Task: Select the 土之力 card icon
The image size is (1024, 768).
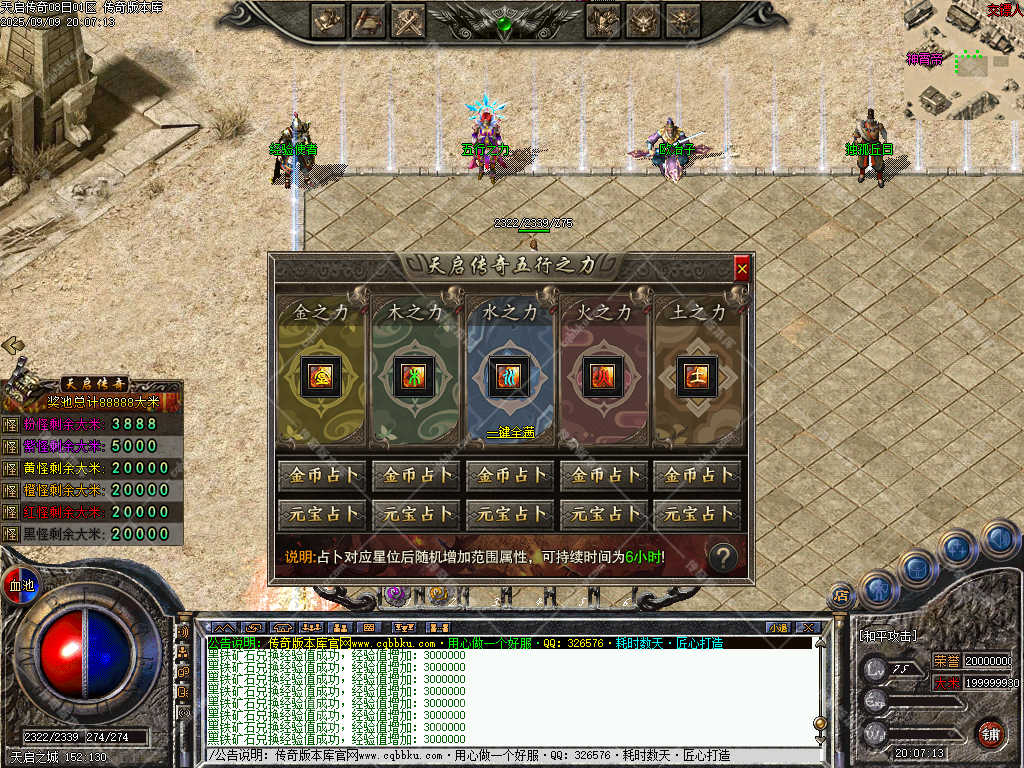Action: [697, 376]
